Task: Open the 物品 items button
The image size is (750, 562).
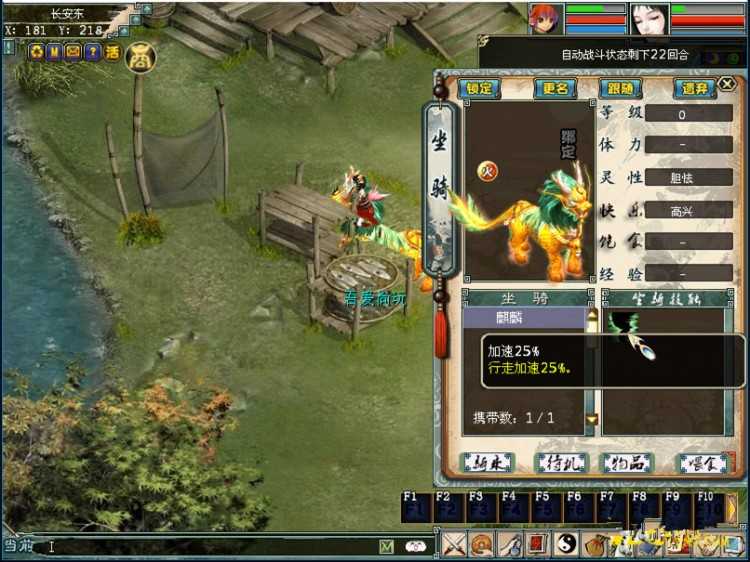Action: [x=623, y=463]
